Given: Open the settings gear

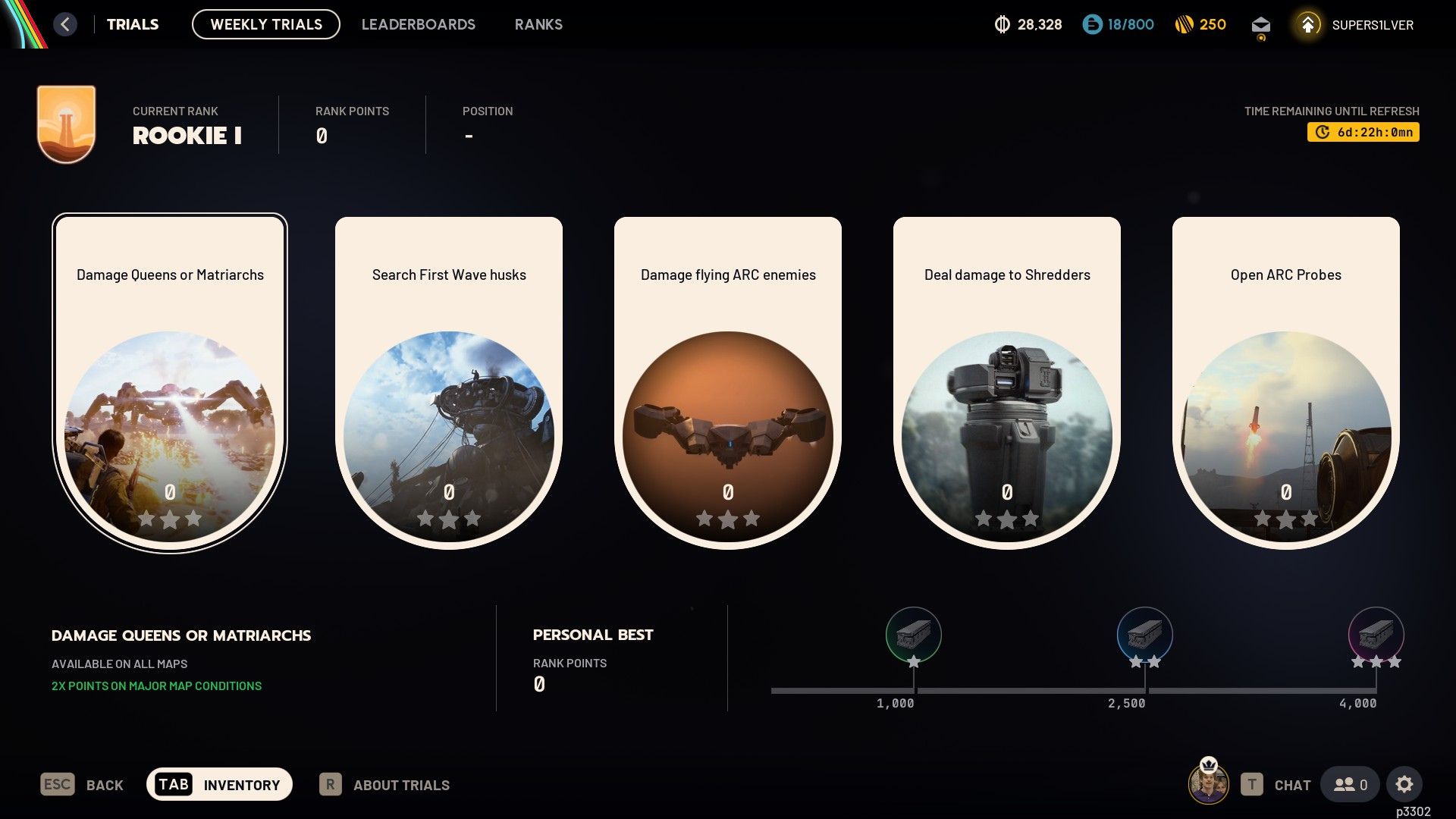Looking at the screenshot, I should tap(1406, 784).
